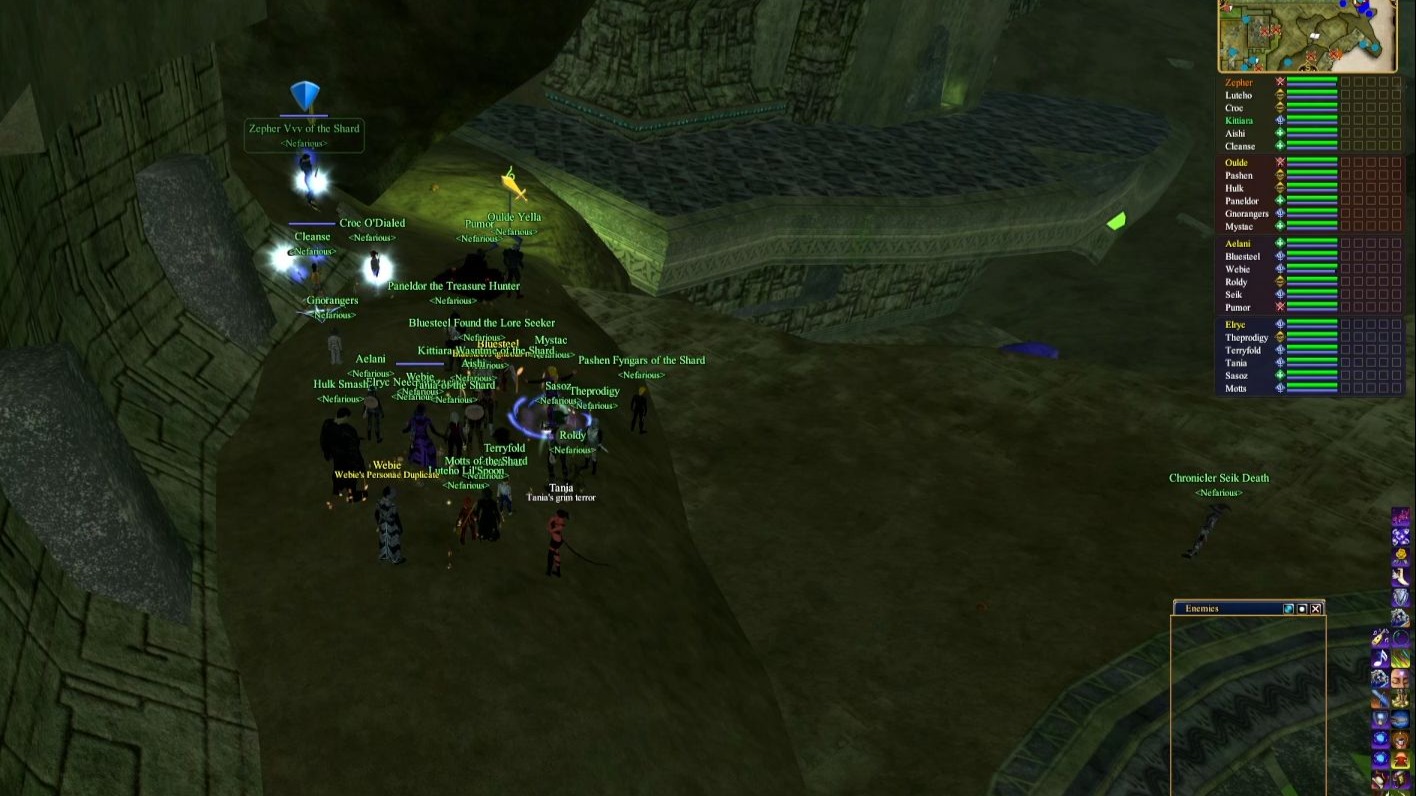Target Aelani in the raid window
The image size is (1416, 796).
(1237, 244)
